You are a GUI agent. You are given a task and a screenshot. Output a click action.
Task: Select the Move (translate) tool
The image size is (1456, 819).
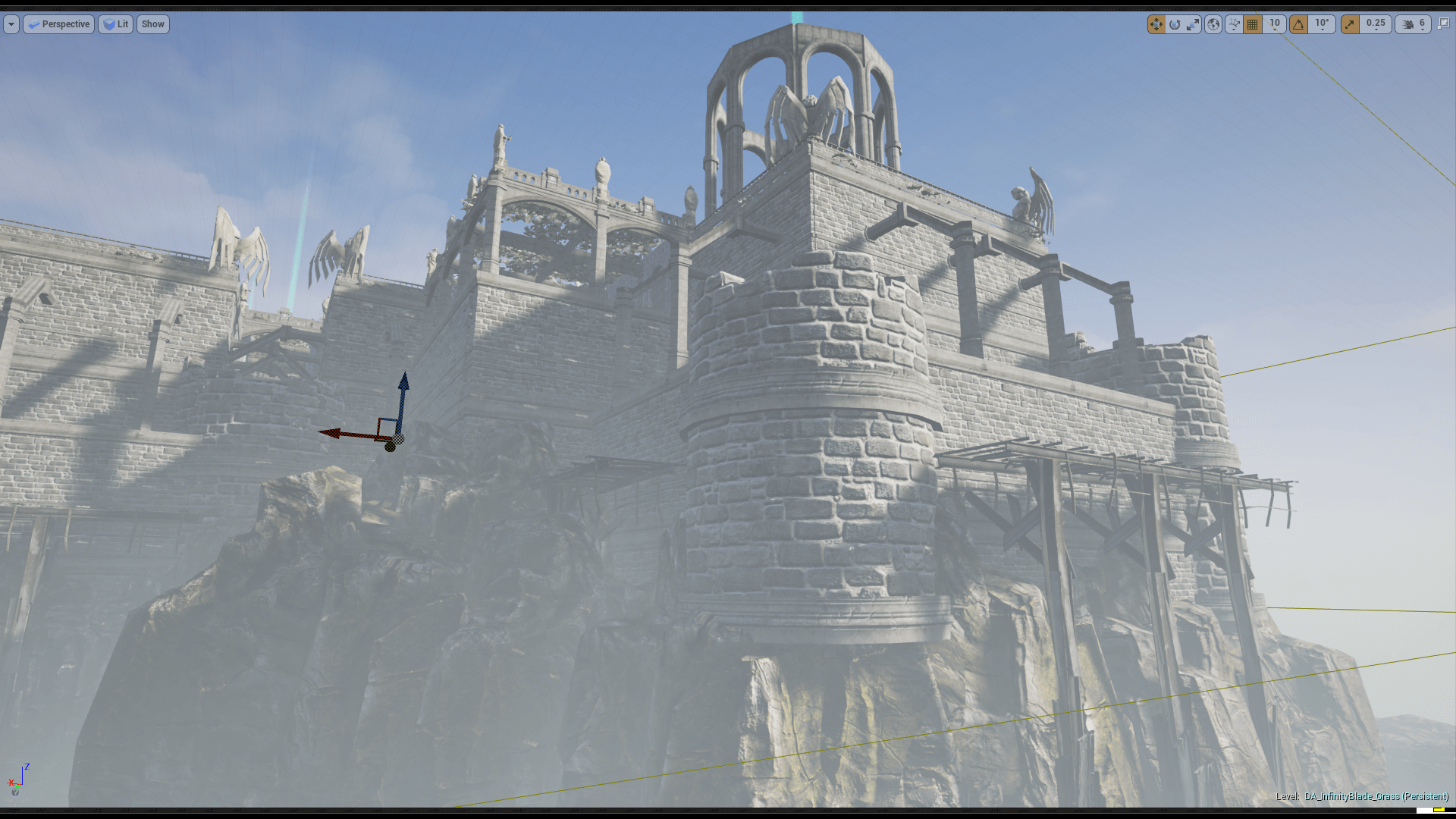tap(1156, 24)
